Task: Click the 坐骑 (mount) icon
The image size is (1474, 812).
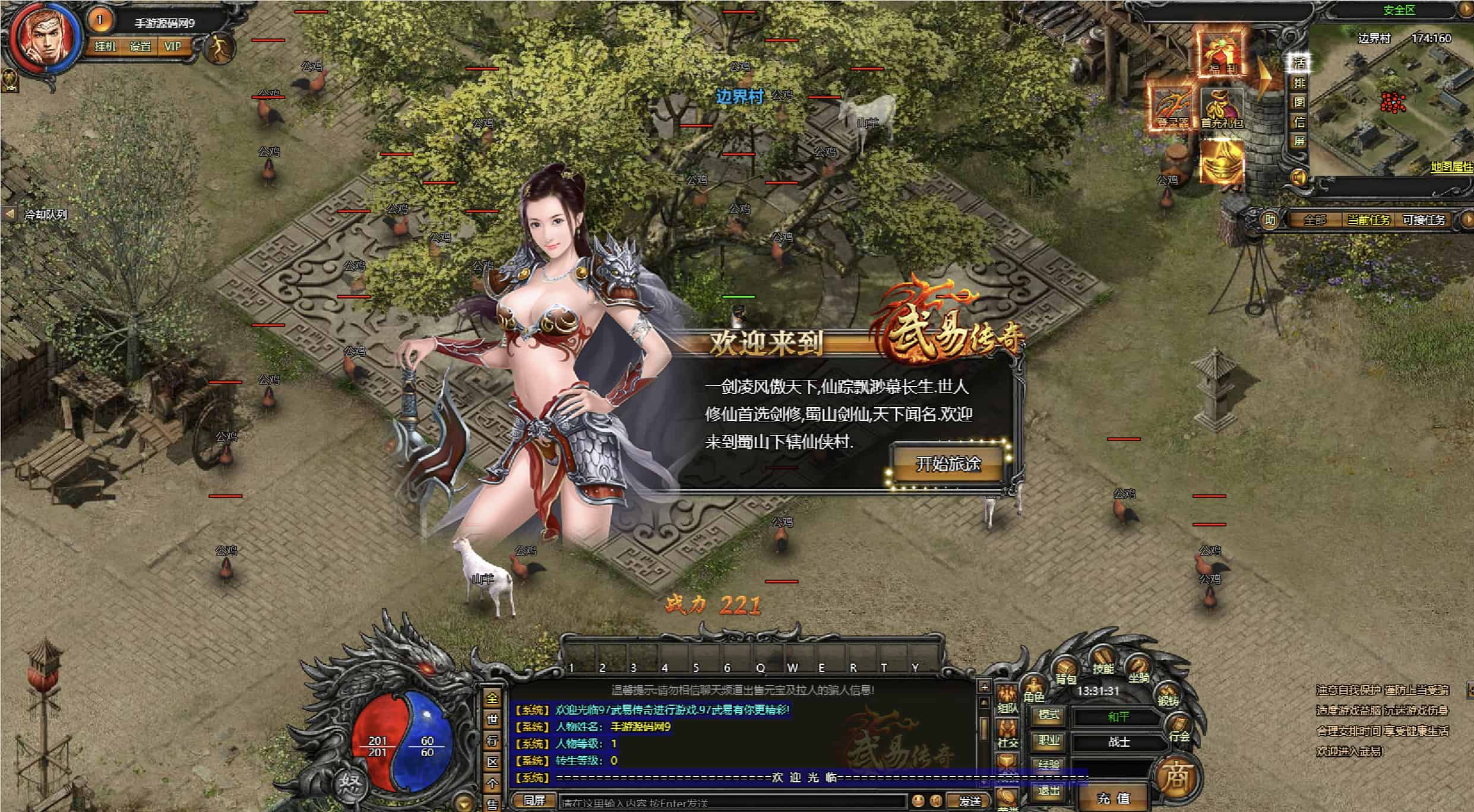Action: tap(1138, 665)
